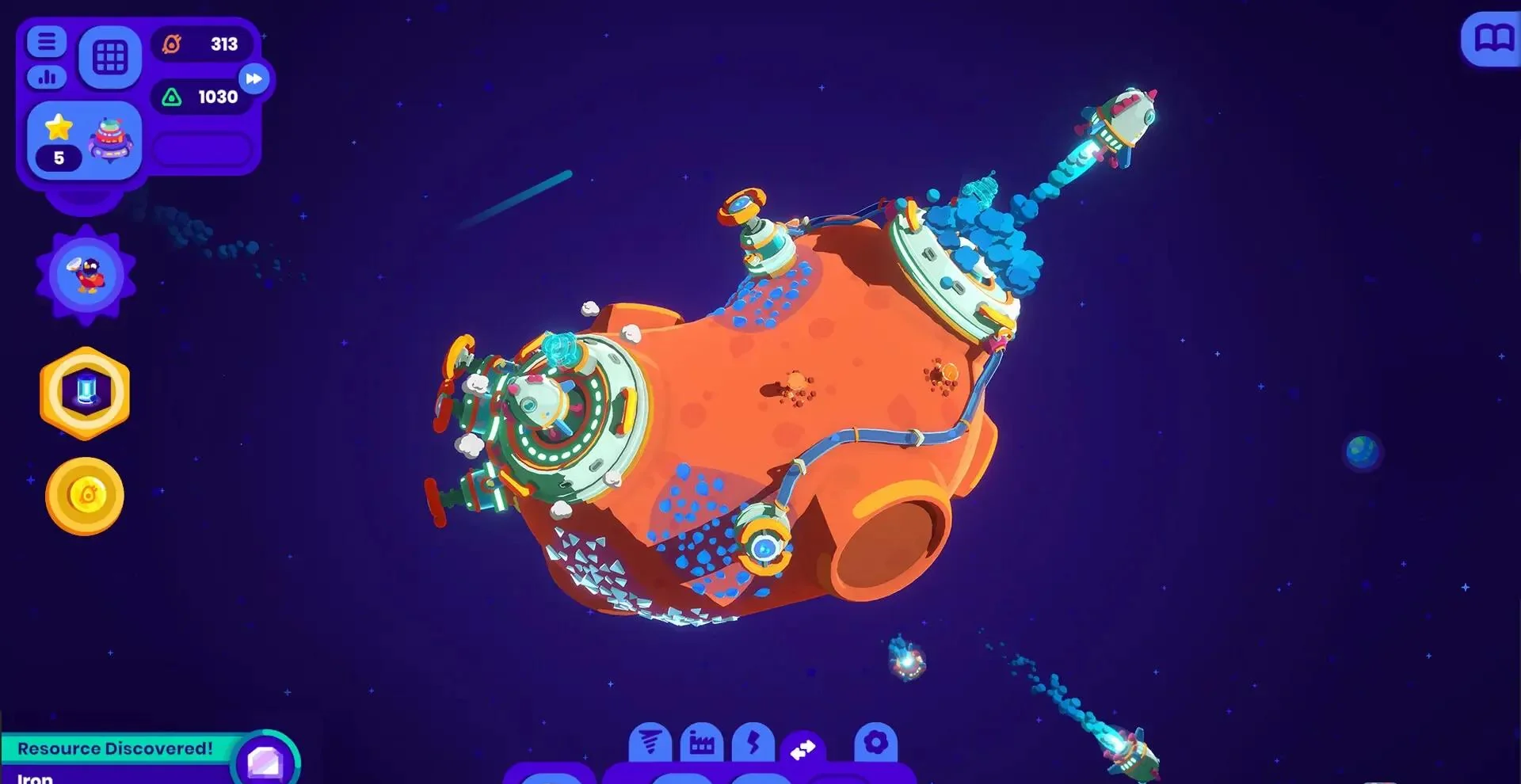Select the grid overlay icon
The width and height of the screenshot is (1521, 784).
(x=111, y=56)
